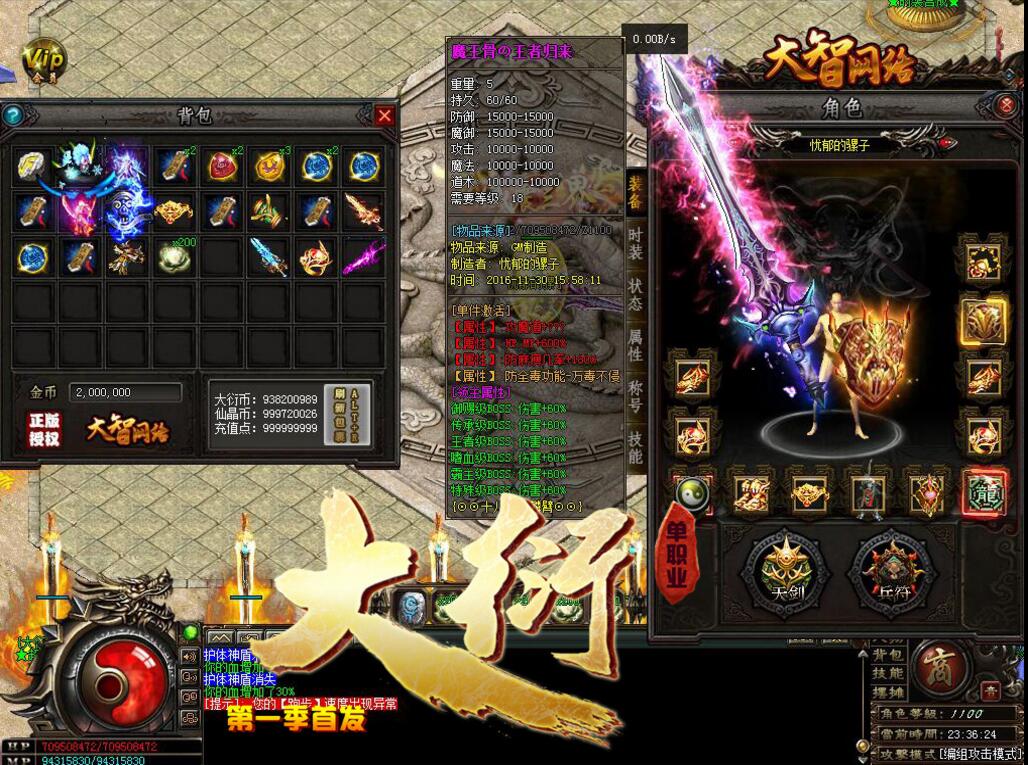Select the cabbage stack of 200

click(x=174, y=257)
